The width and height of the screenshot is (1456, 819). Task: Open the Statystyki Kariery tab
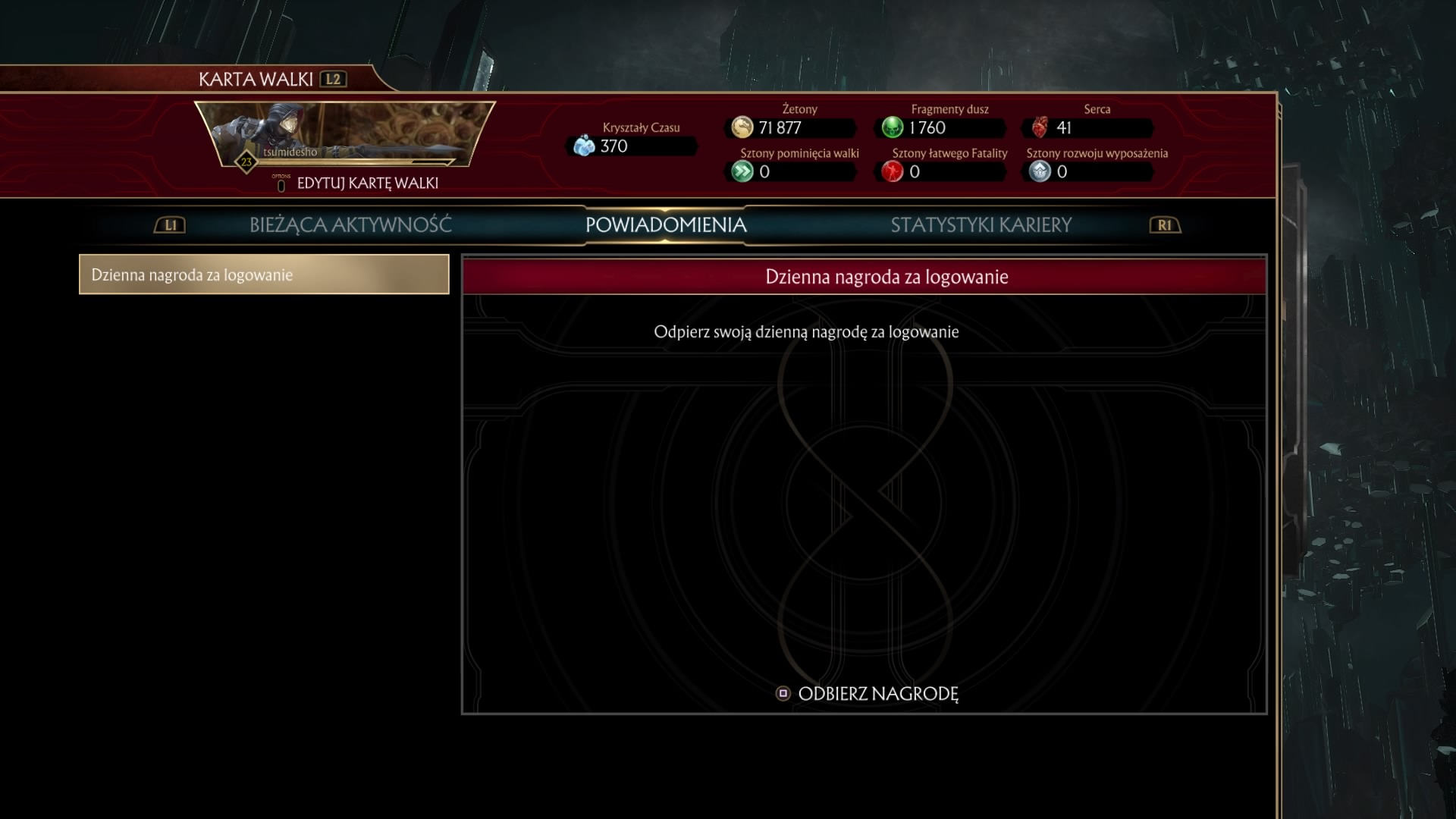coord(981,225)
